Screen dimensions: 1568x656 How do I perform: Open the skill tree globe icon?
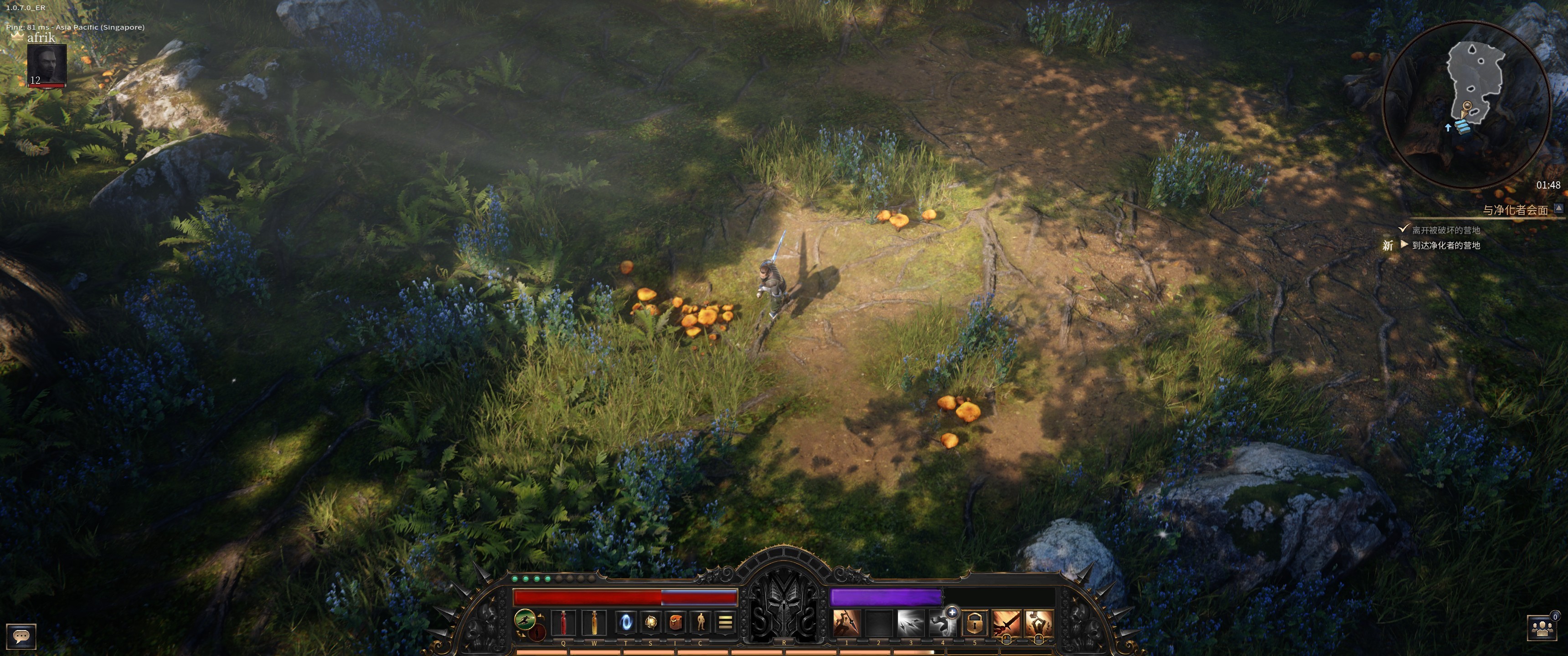(x=651, y=623)
